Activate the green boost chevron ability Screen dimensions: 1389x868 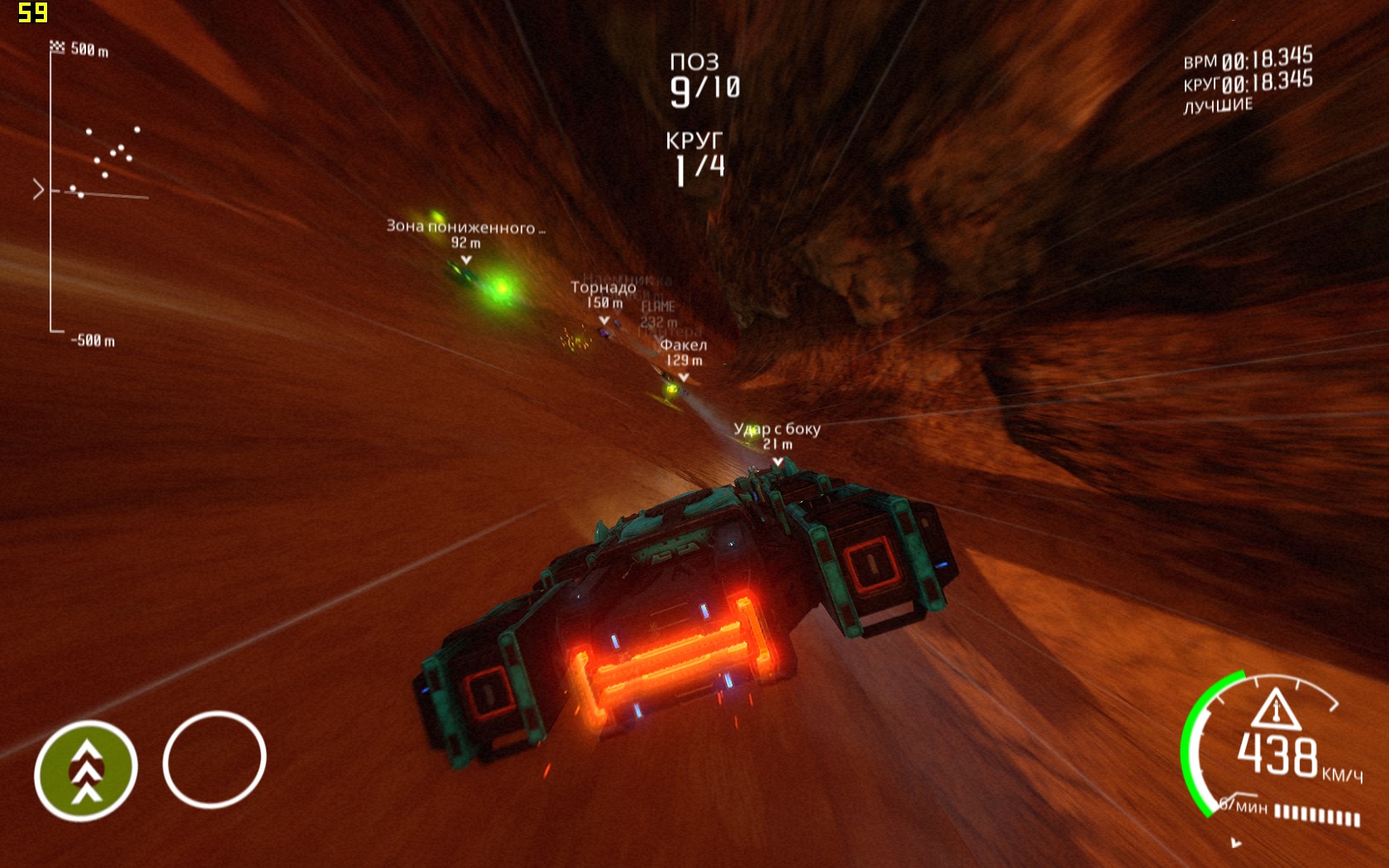[x=86, y=770]
